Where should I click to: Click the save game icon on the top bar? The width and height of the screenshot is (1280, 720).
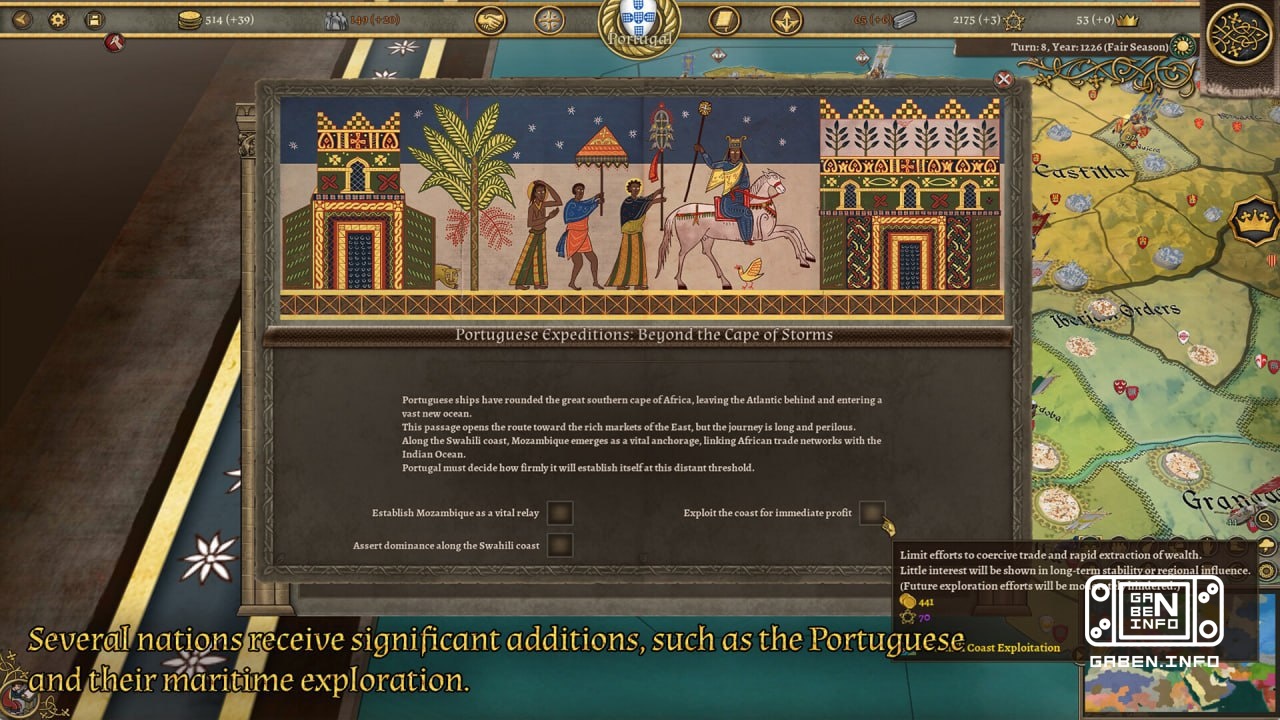pos(93,19)
